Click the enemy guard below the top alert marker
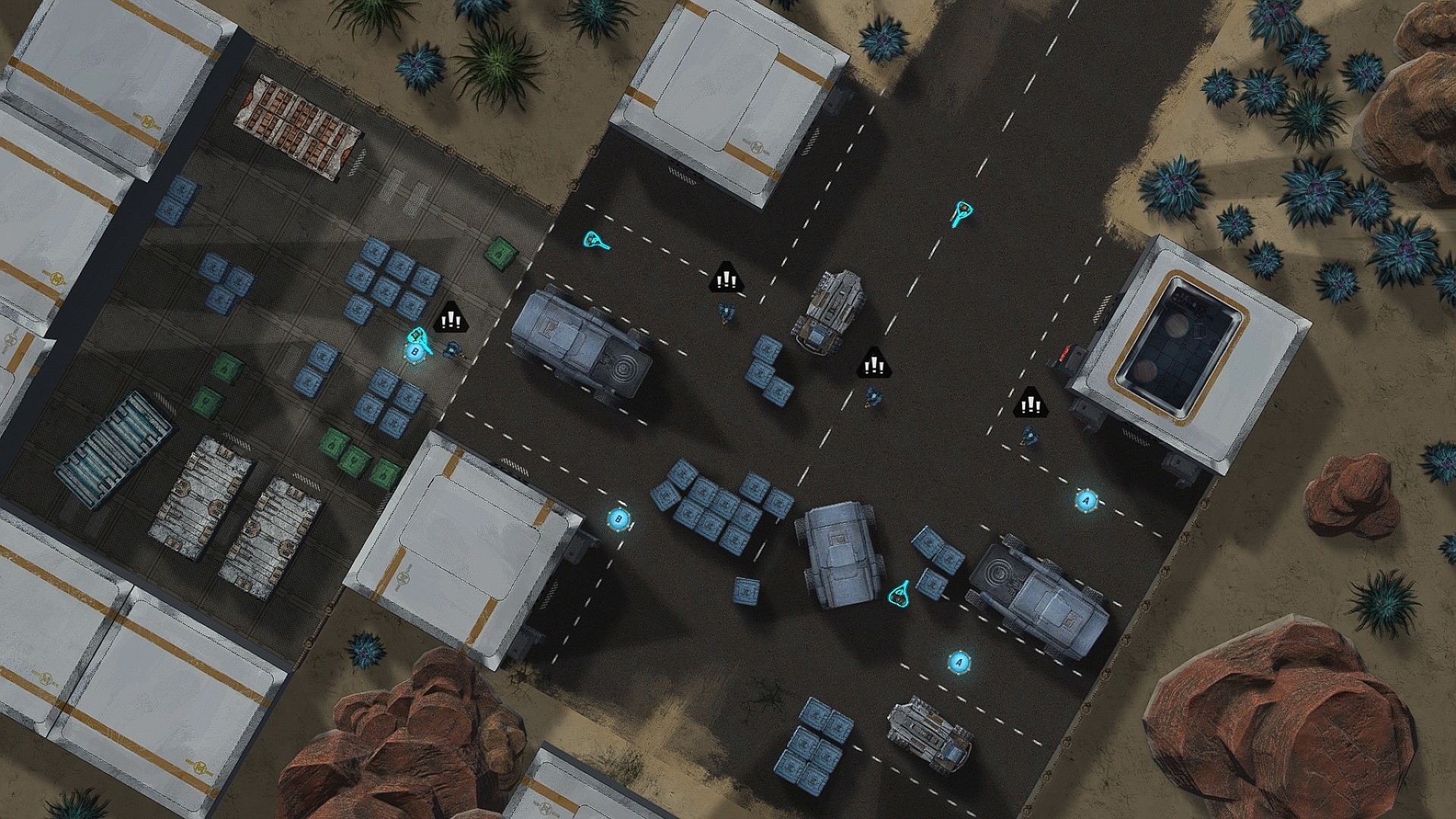Screen dimensions: 1456x819 pos(726,312)
